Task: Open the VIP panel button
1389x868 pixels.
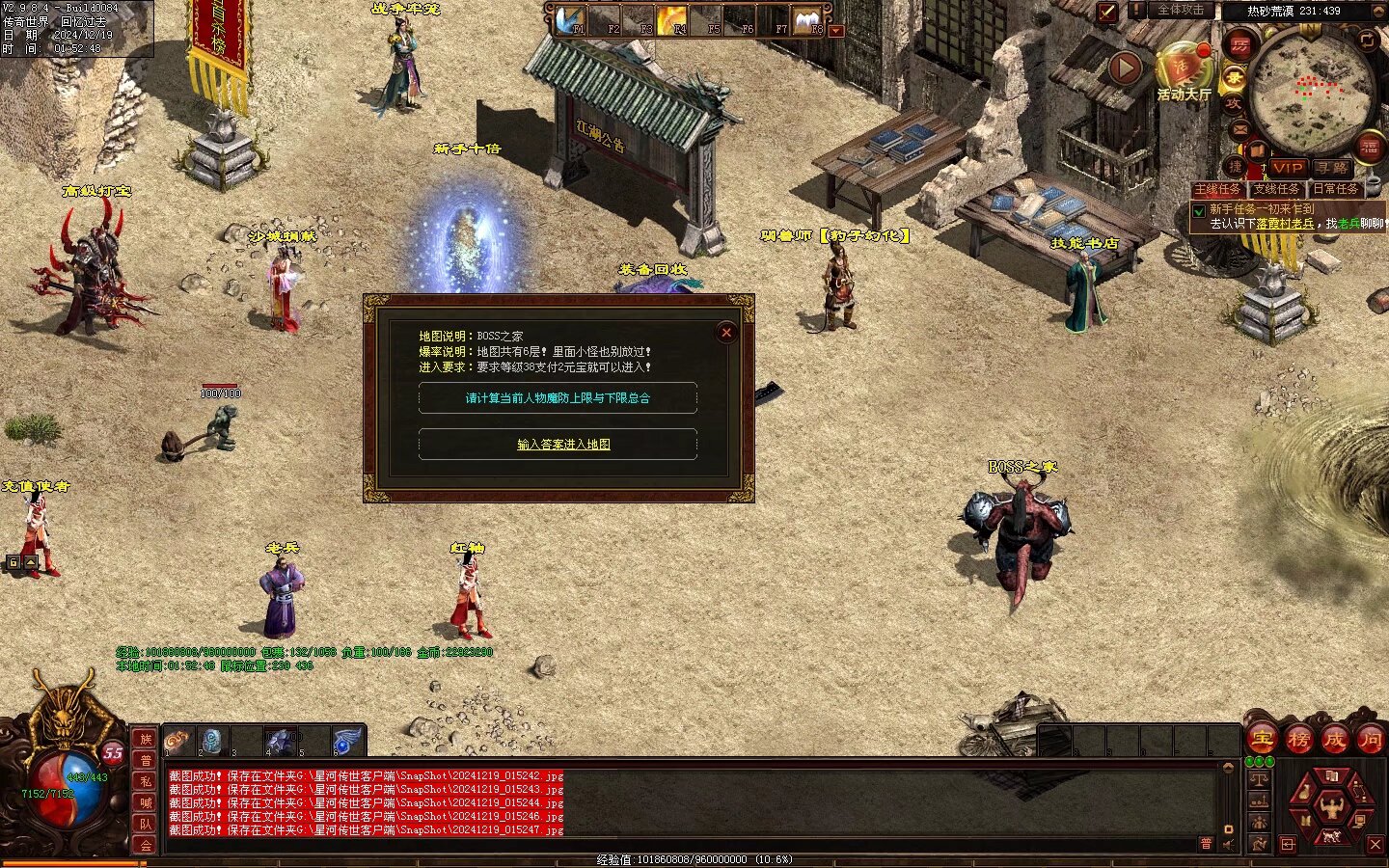Action: click(x=1287, y=168)
